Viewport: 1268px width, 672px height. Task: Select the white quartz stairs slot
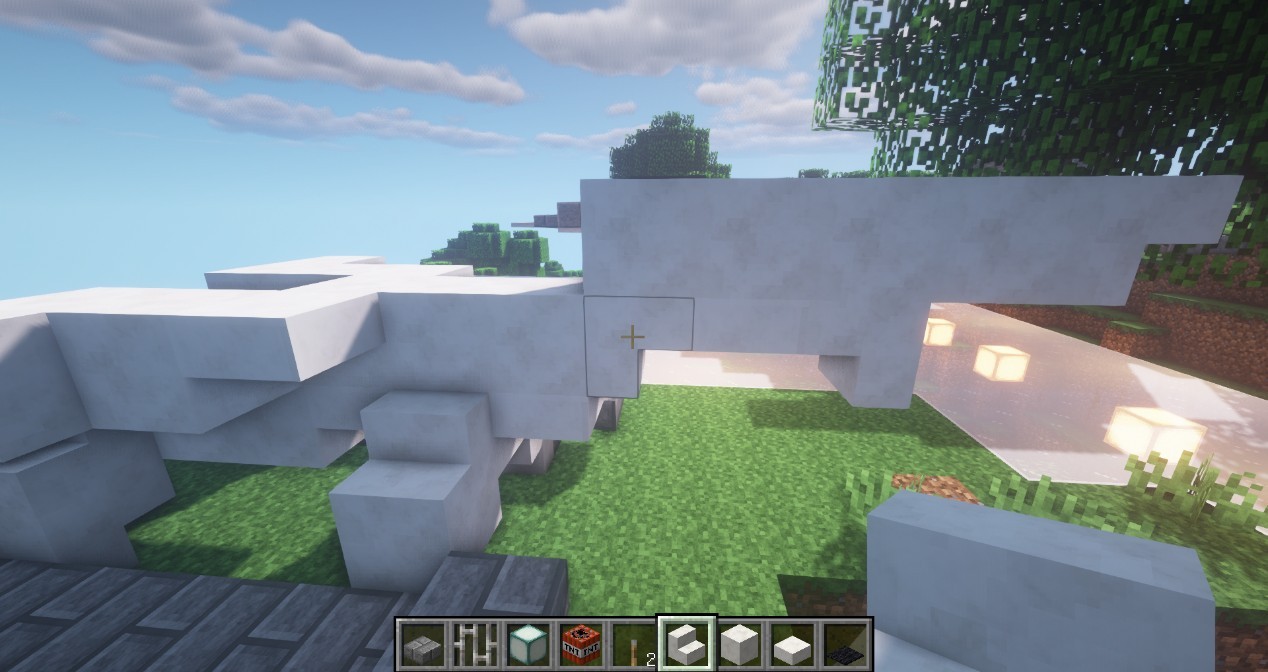coord(686,643)
